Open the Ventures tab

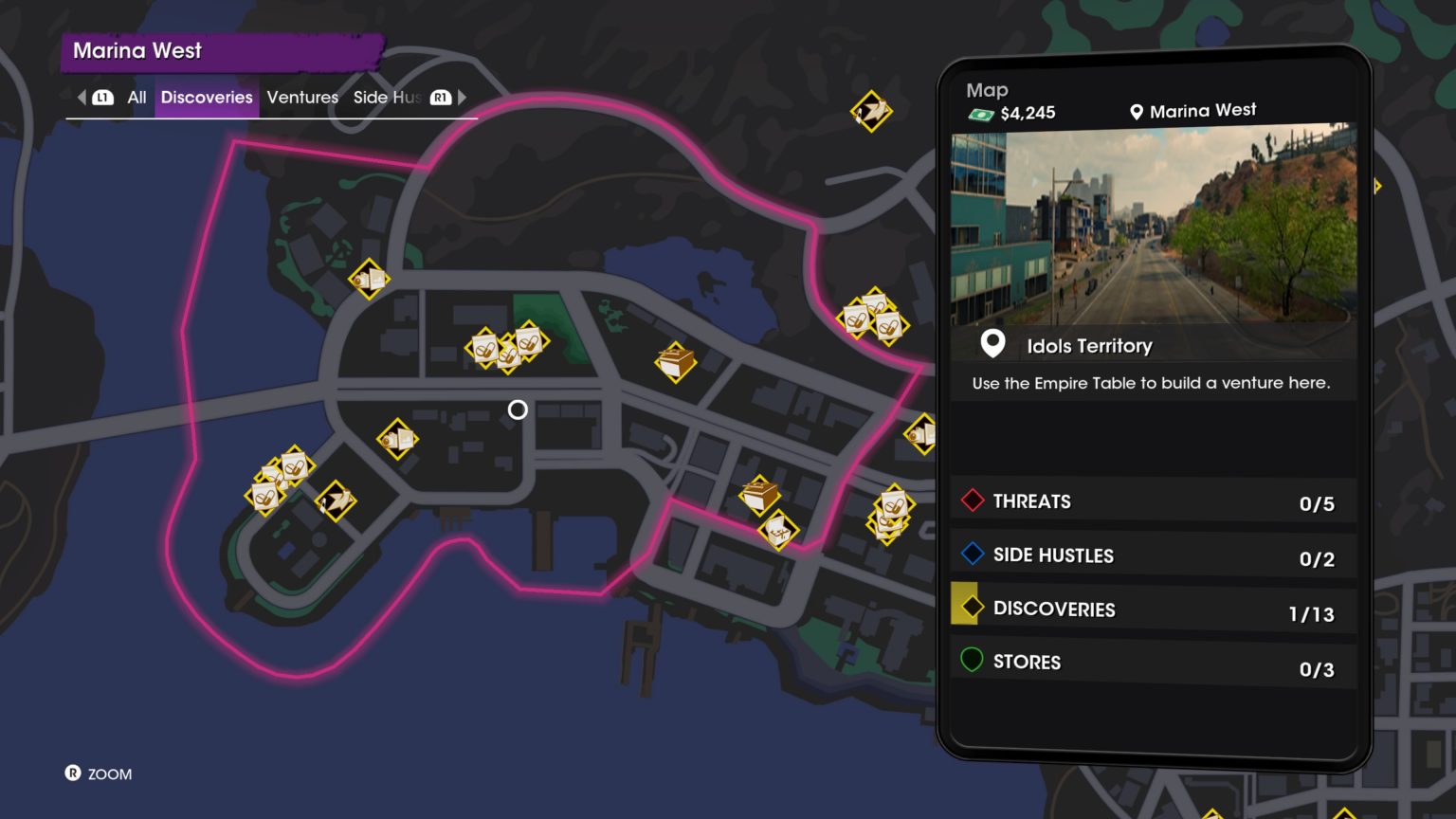301,97
